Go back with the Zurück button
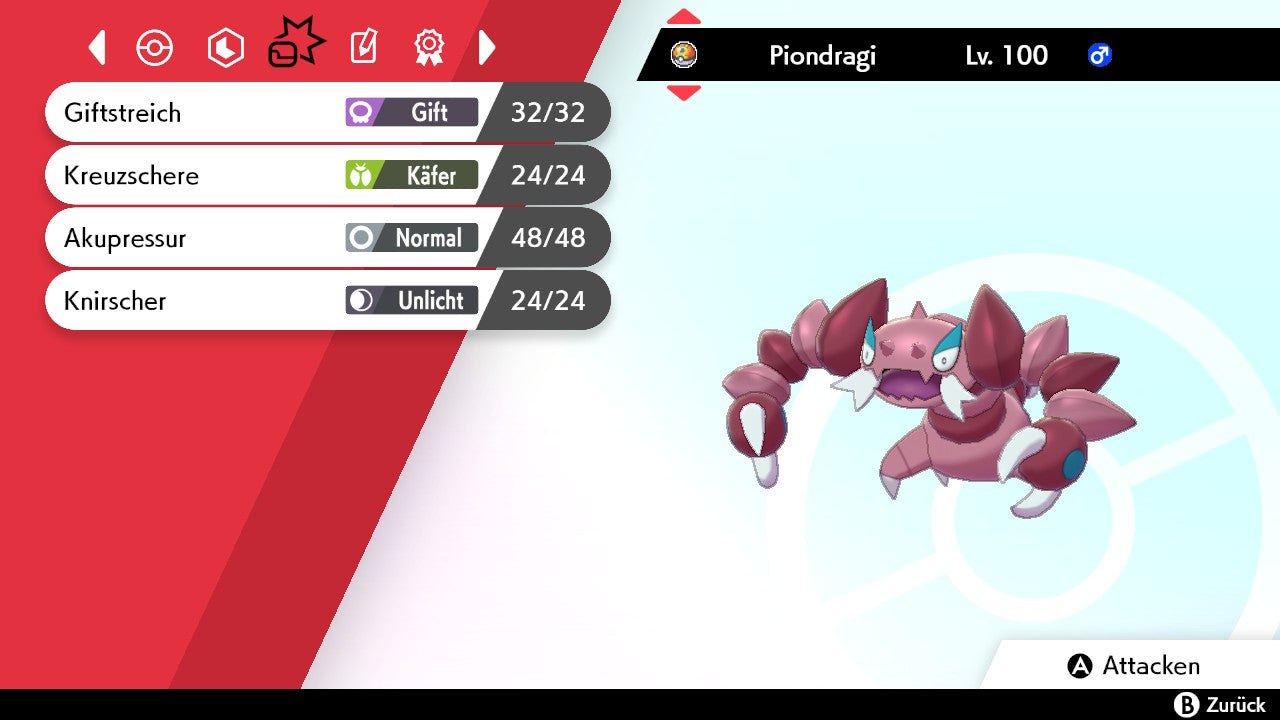 pyautogui.click(x=1220, y=705)
